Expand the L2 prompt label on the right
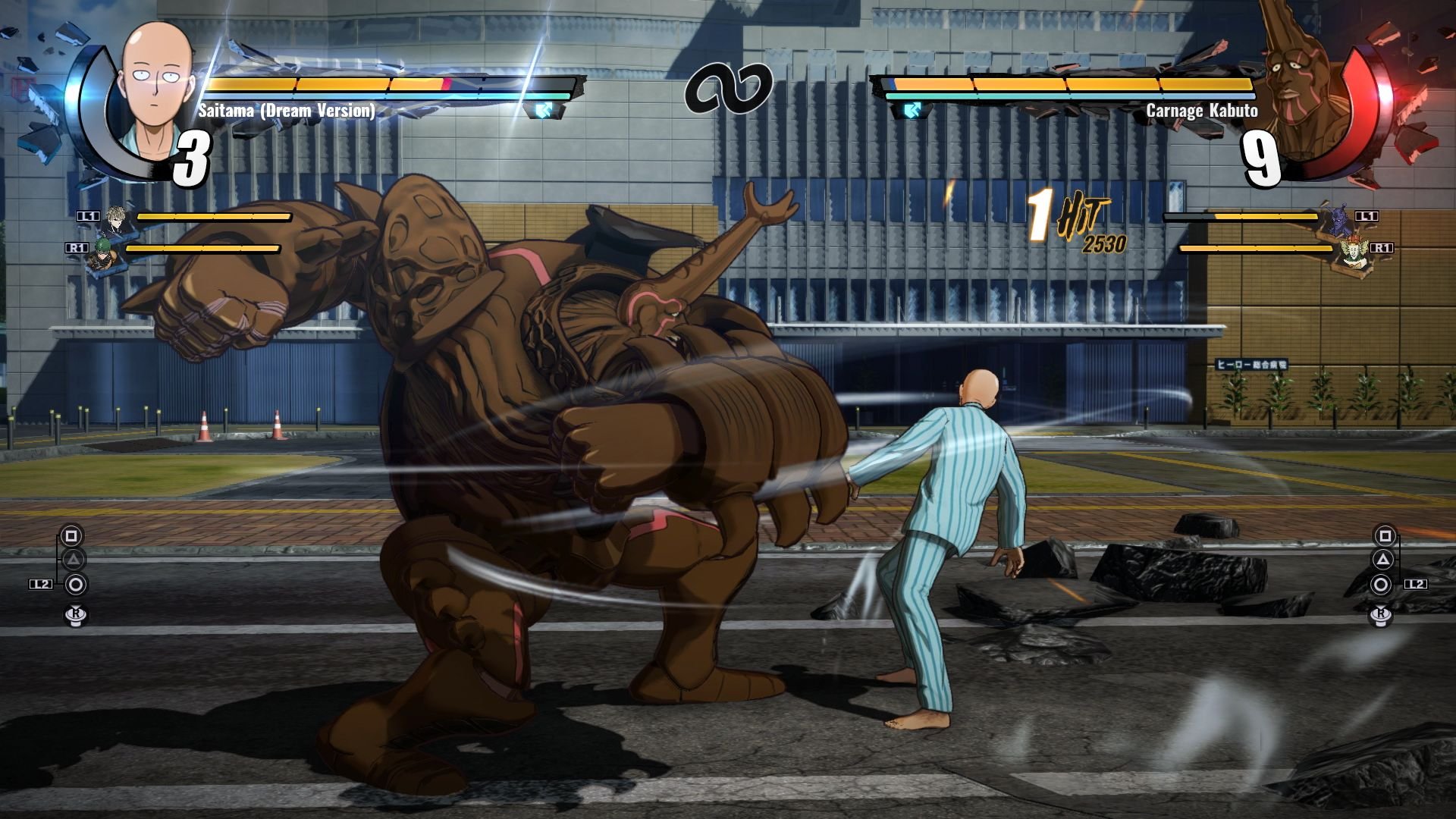The width and height of the screenshot is (1456, 819). click(x=1417, y=583)
